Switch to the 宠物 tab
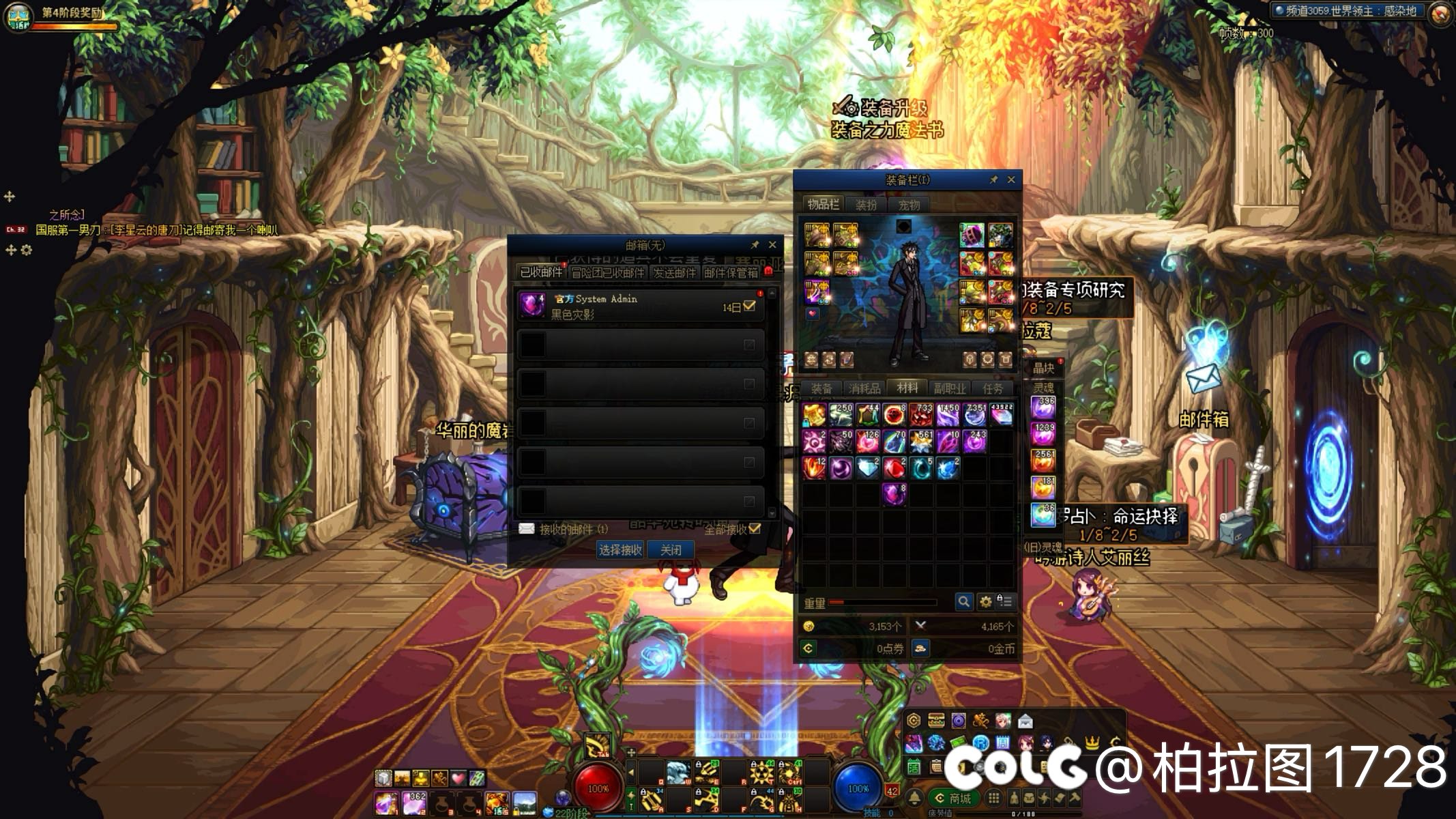Image resolution: width=1456 pixels, height=819 pixels. coord(909,205)
